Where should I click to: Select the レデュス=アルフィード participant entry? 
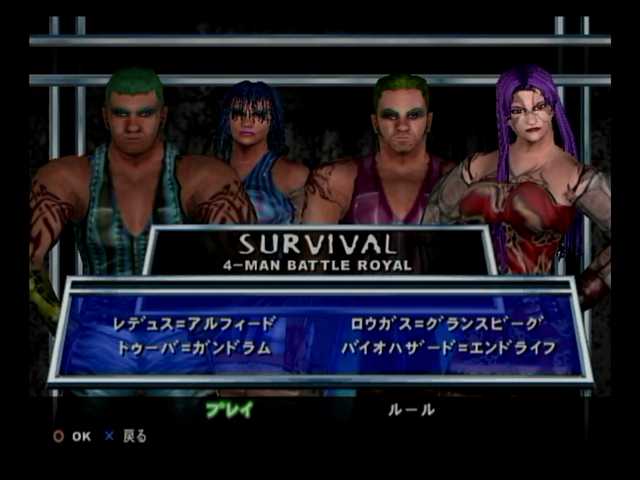pos(195,323)
